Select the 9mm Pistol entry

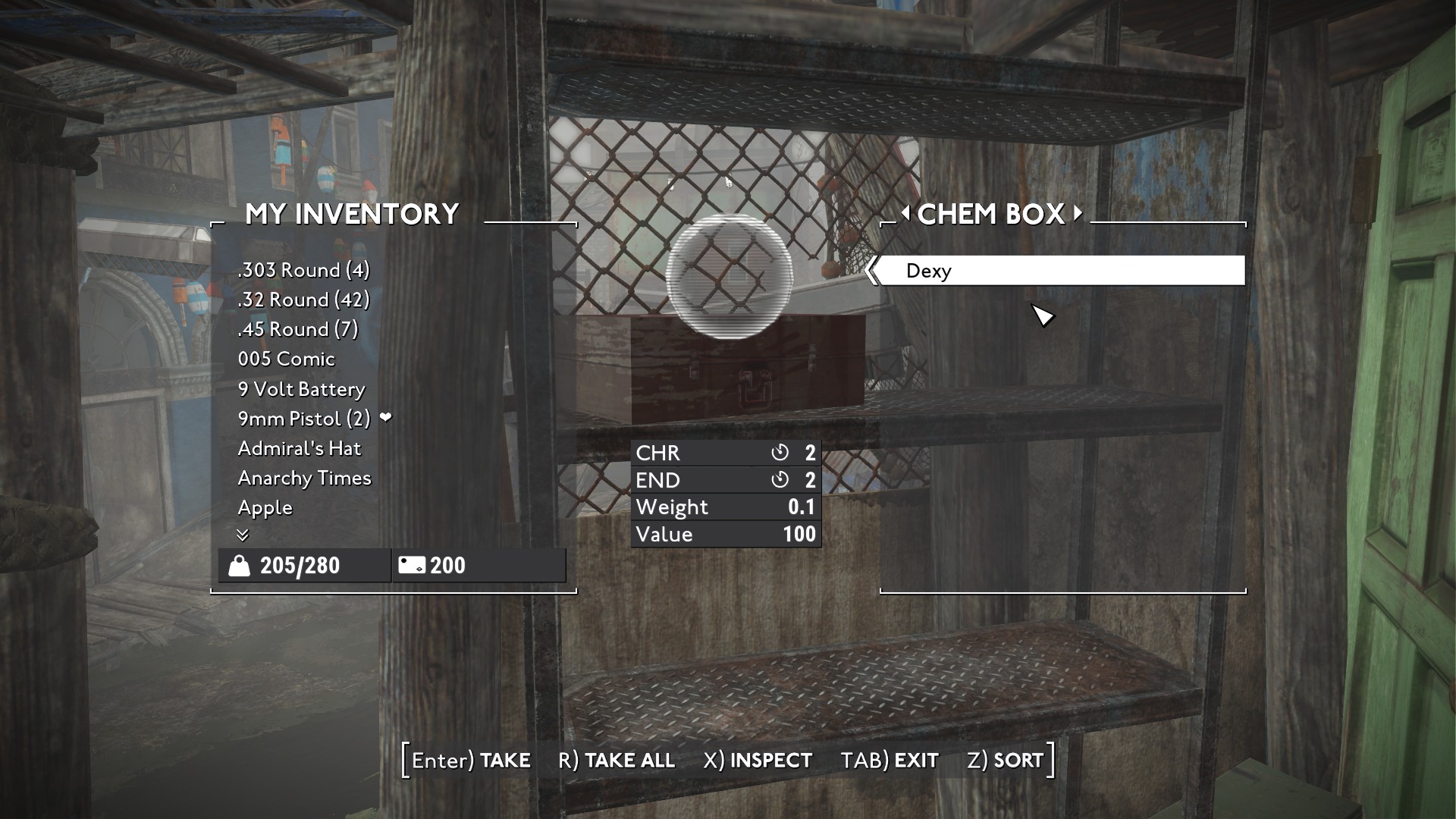click(304, 419)
